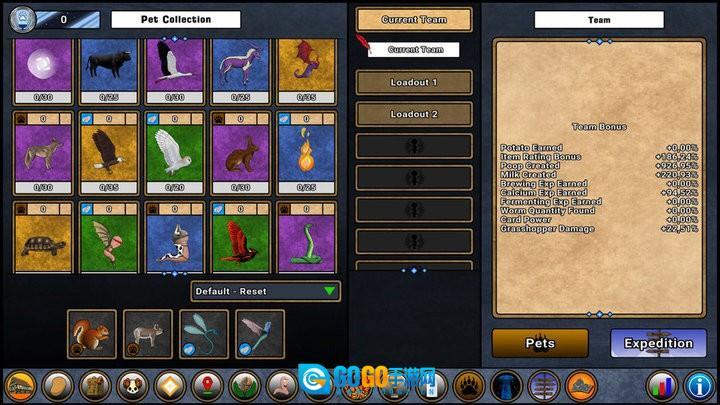Choose the green snake pet card
This screenshot has width=720, height=405.
pyautogui.click(x=306, y=240)
